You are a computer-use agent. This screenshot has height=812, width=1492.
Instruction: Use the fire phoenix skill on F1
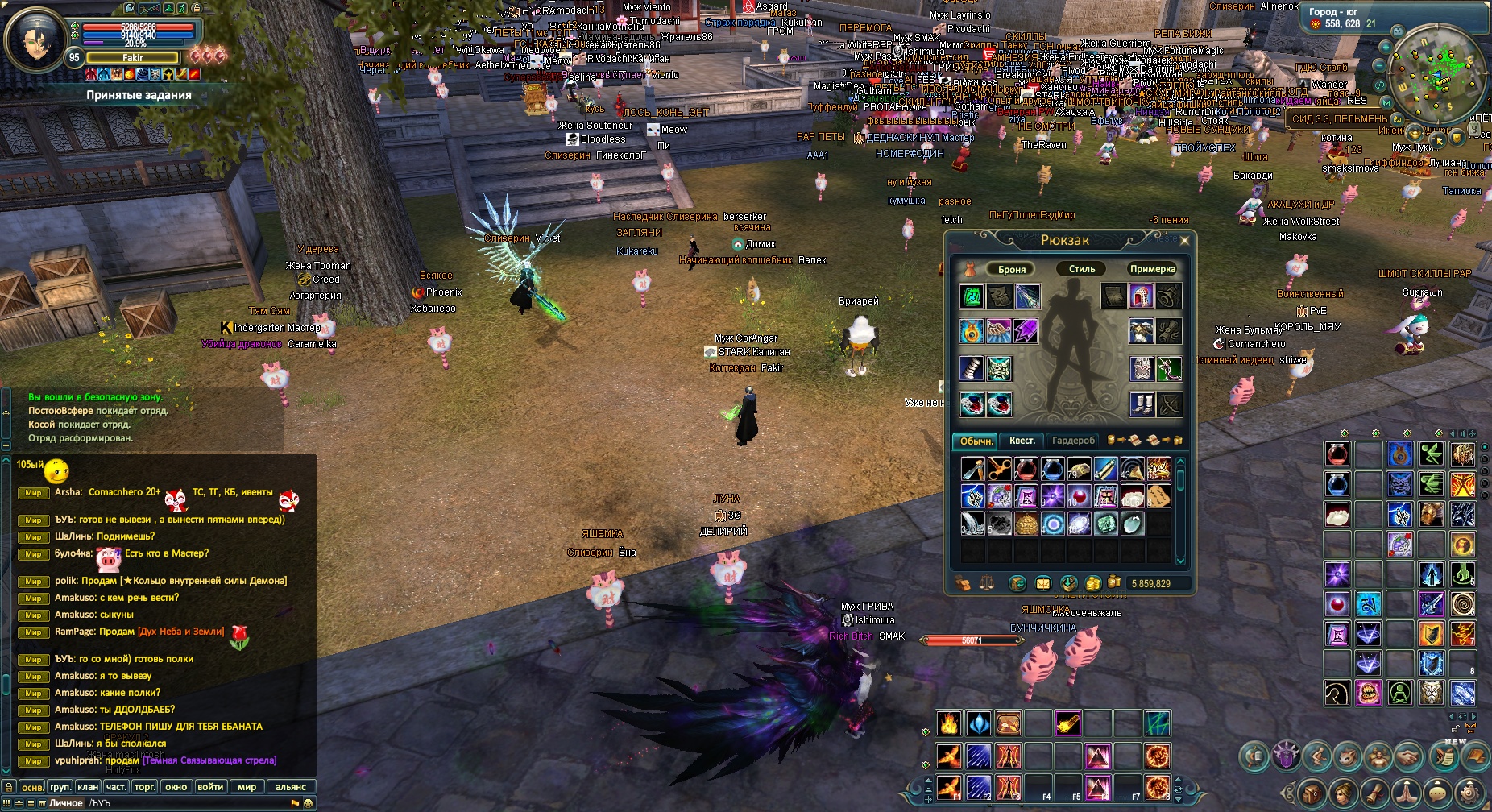pos(949,787)
